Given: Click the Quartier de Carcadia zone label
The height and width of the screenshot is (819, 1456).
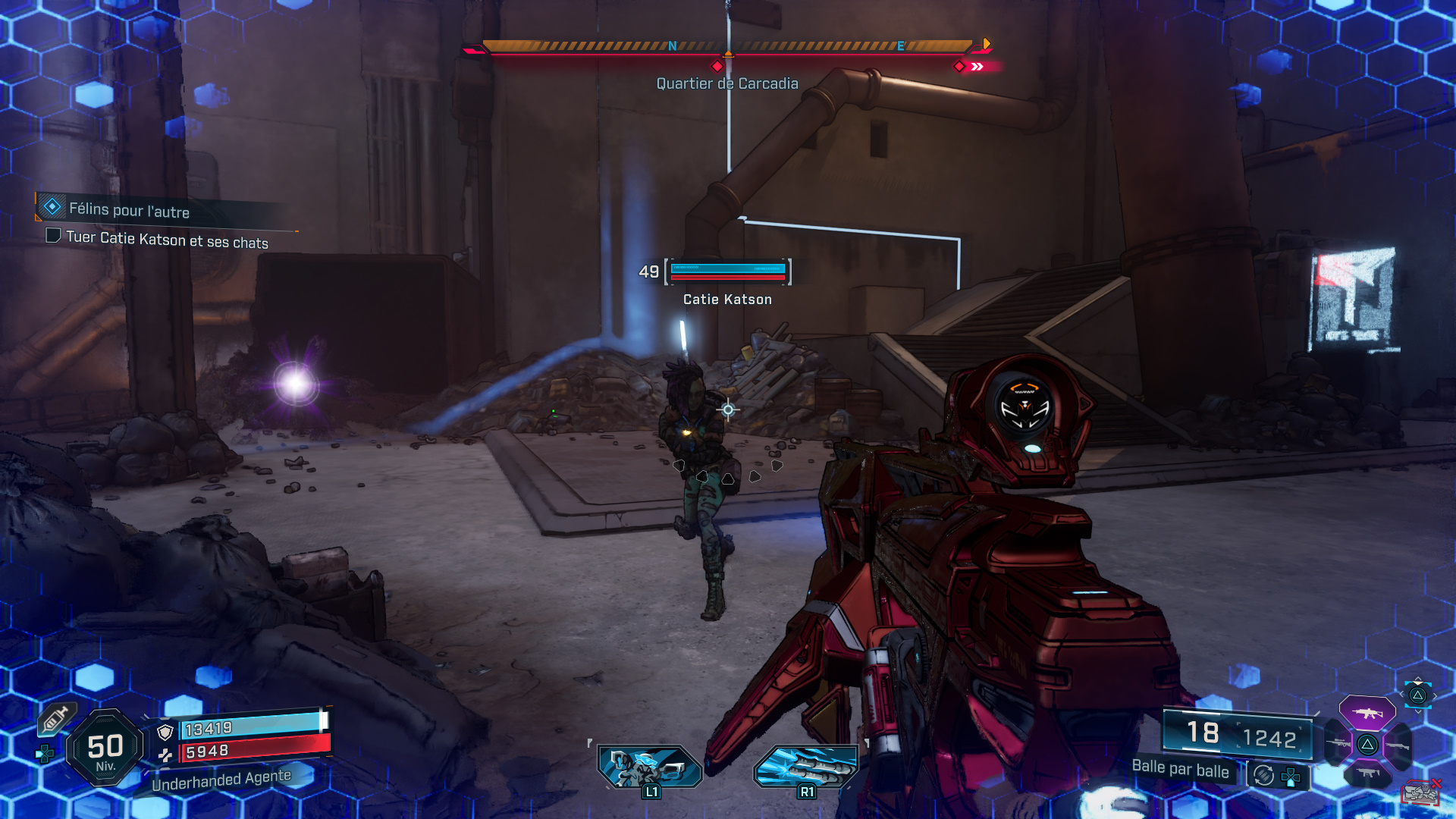Looking at the screenshot, I should 727,83.
